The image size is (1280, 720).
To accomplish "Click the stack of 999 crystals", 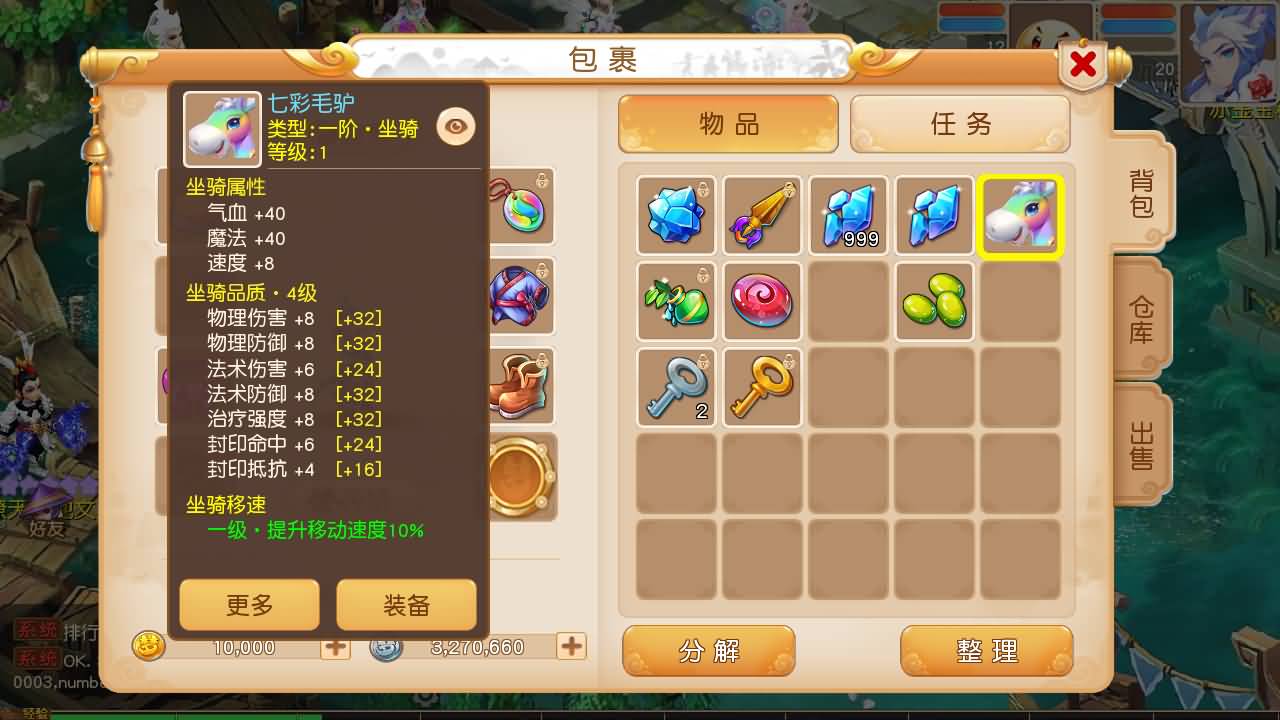I will click(x=848, y=215).
